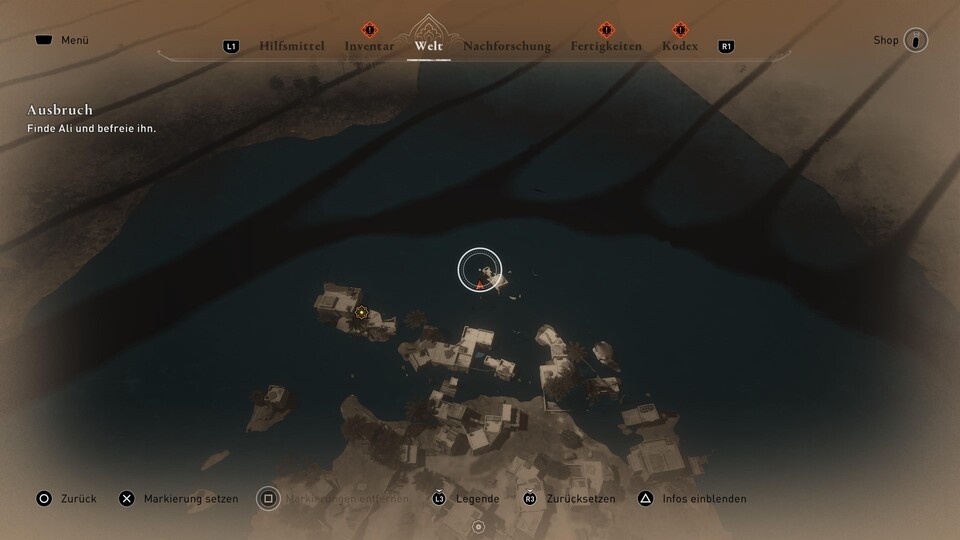Show the Fertigkeiten tab

tap(606, 46)
